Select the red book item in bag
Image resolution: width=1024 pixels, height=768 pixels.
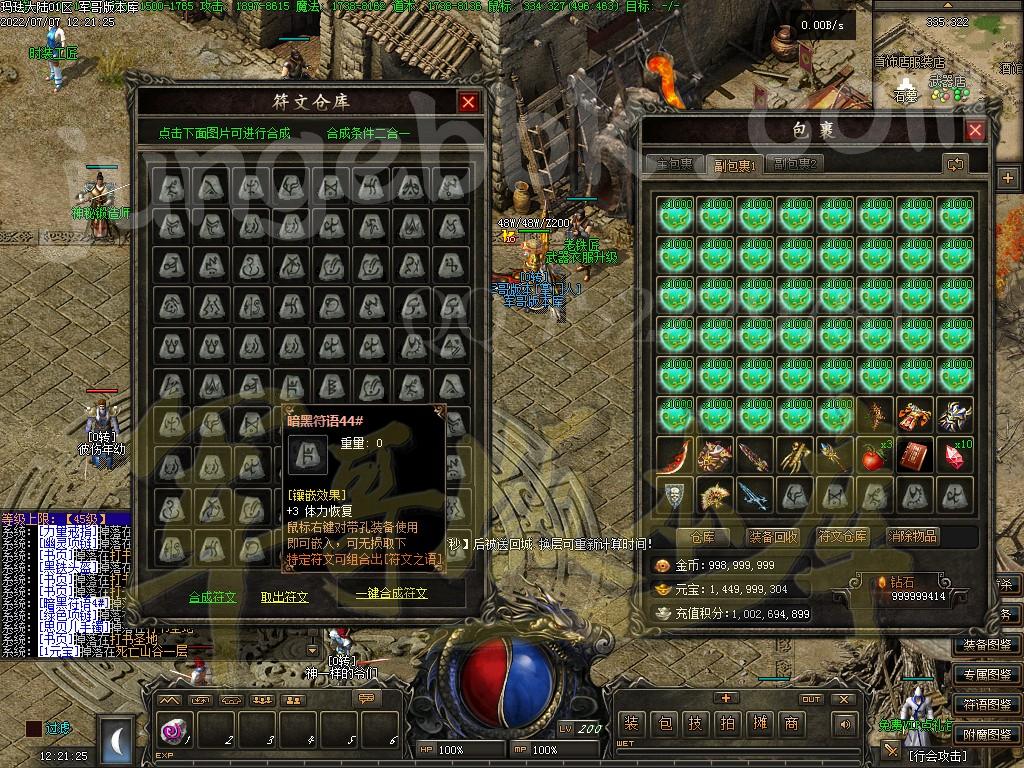pyautogui.click(x=915, y=456)
